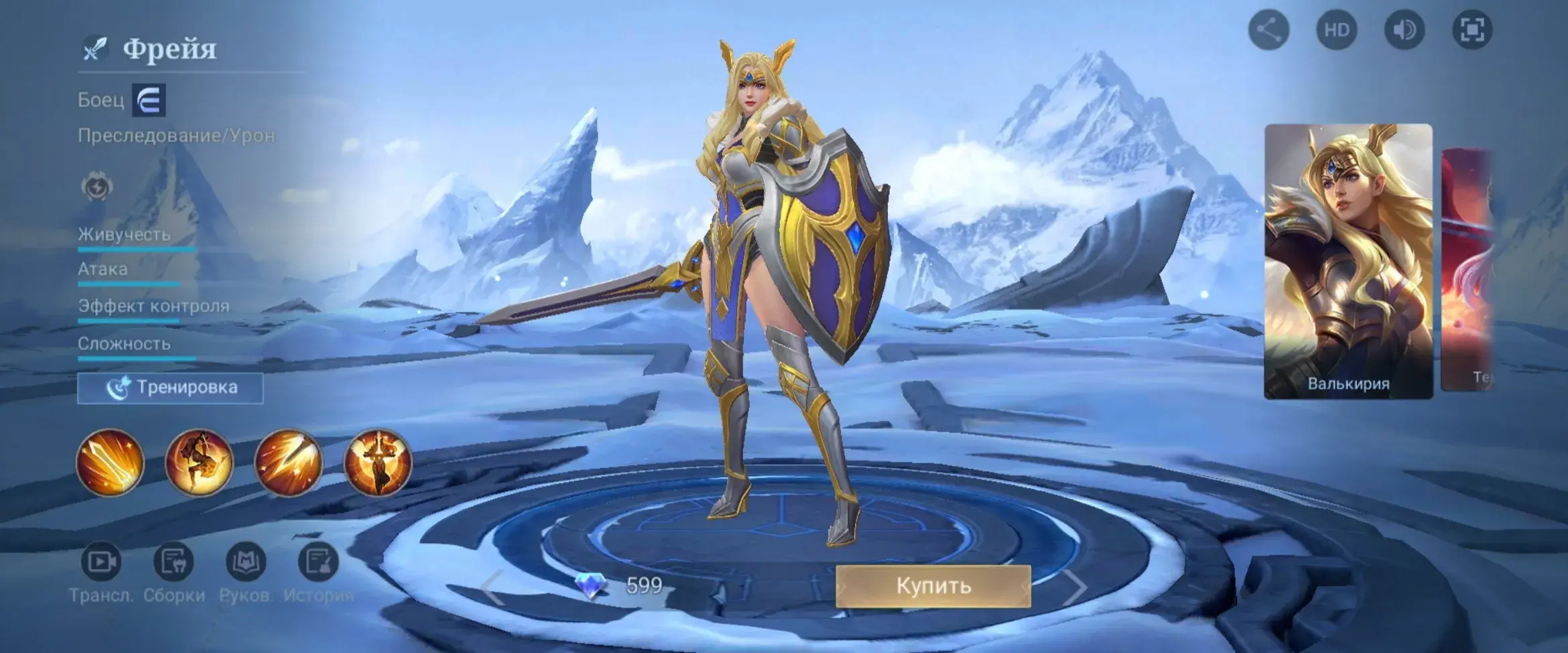Image resolution: width=1568 pixels, height=653 pixels.
Task: Select the Валькирия skin thumbnail
Action: click(x=1348, y=261)
